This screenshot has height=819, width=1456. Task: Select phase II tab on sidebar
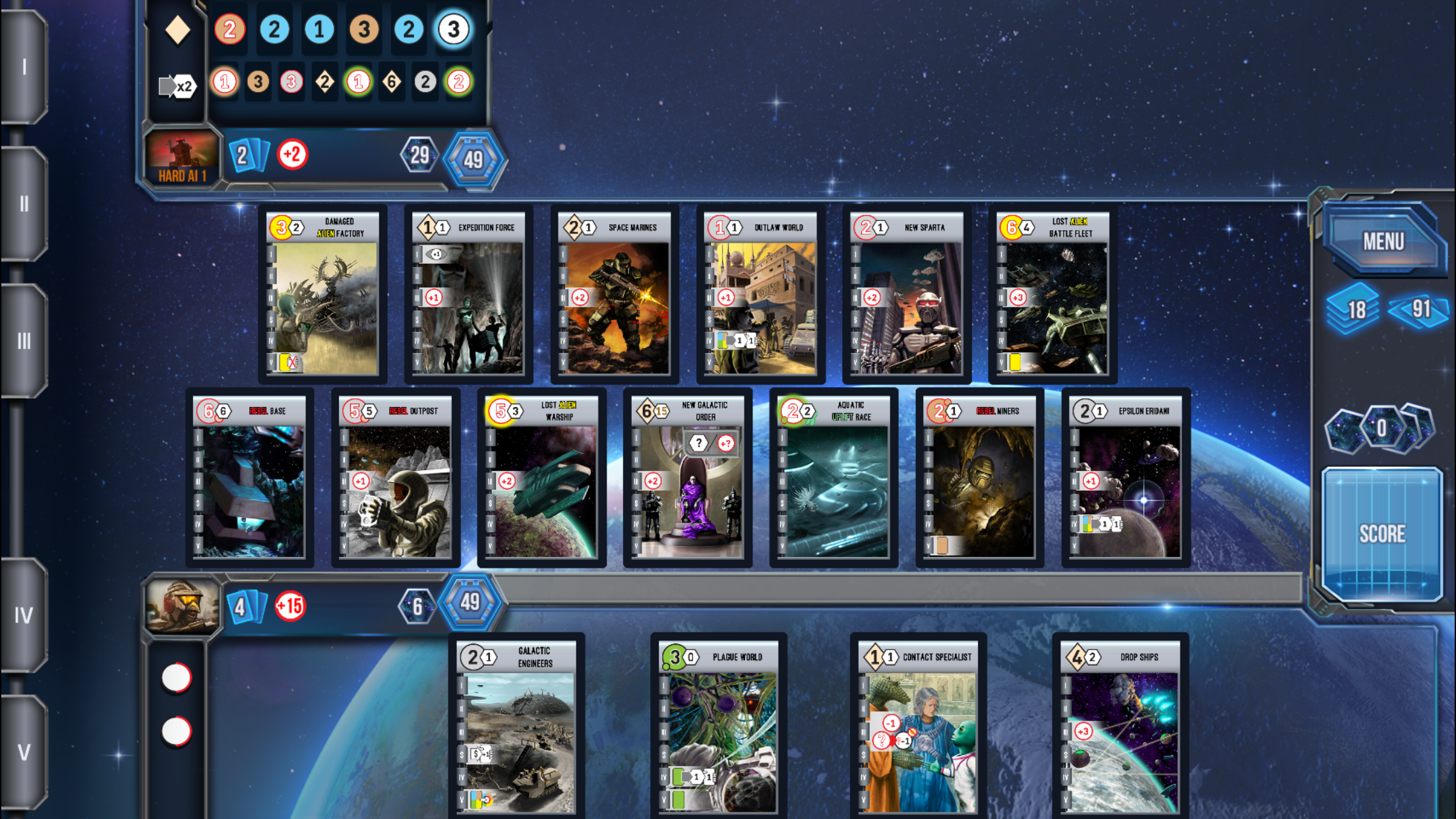point(24,204)
